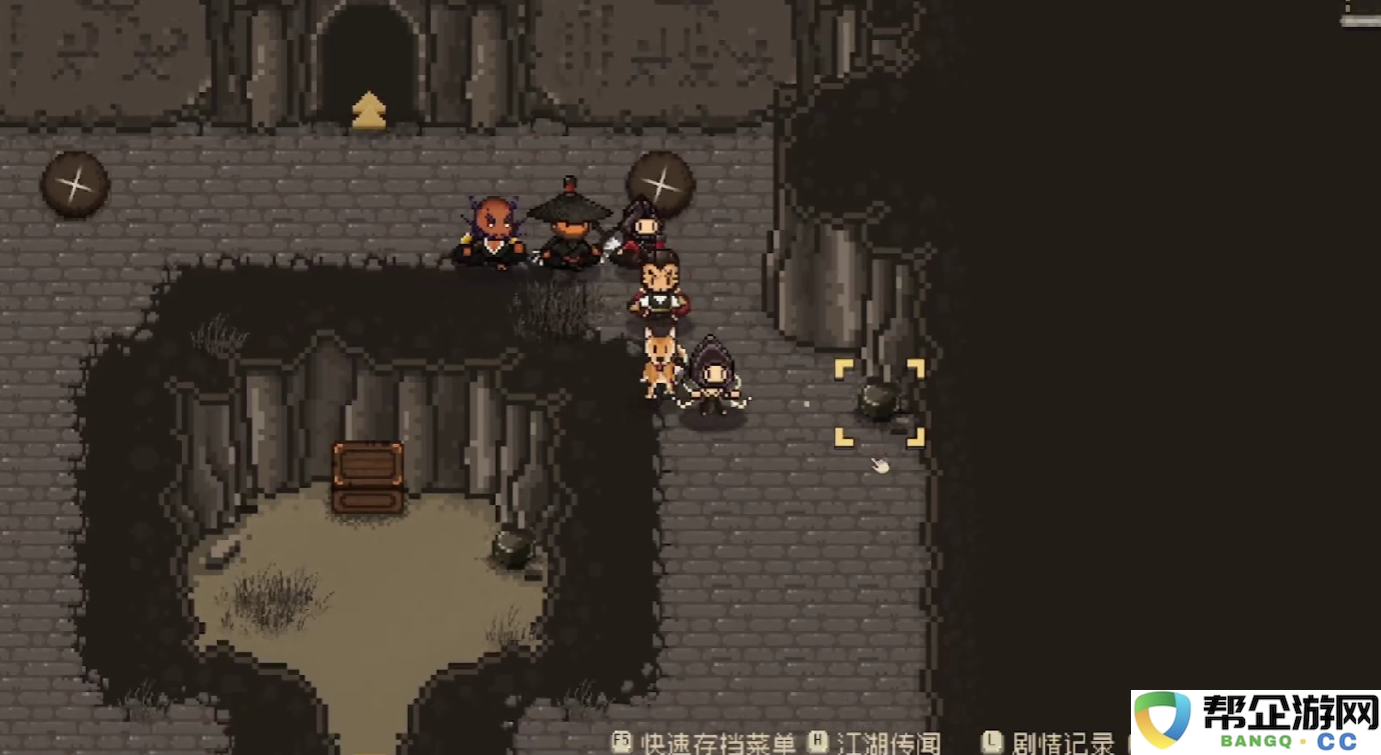Interact with the rock in yellow selection brackets
This screenshot has width=1381, height=755.
tap(879, 401)
